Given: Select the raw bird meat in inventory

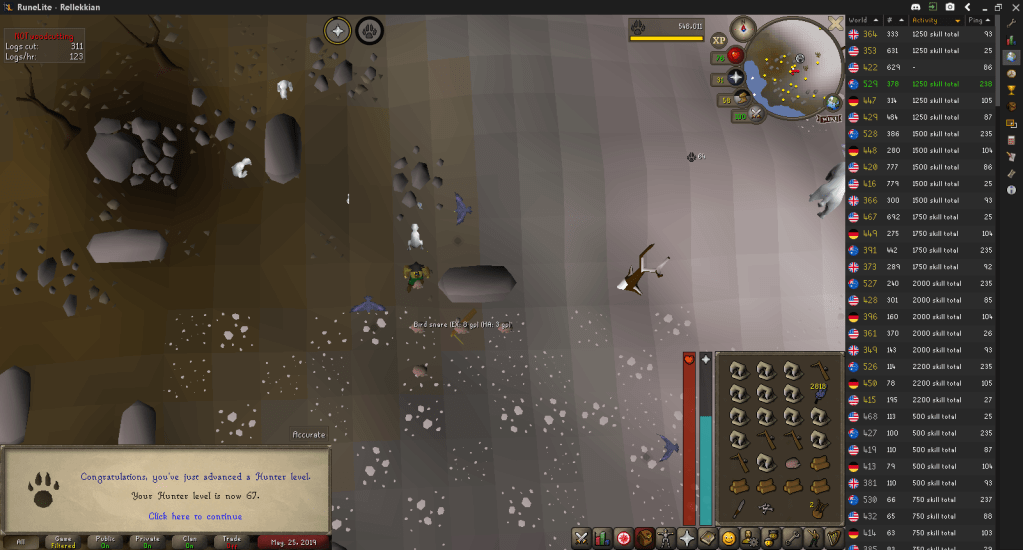Looking at the screenshot, I should tap(793, 463).
